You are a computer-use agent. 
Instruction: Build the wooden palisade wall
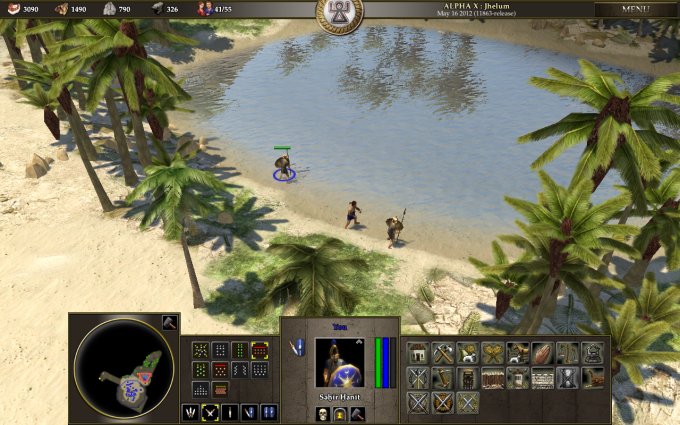coord(493,378)
